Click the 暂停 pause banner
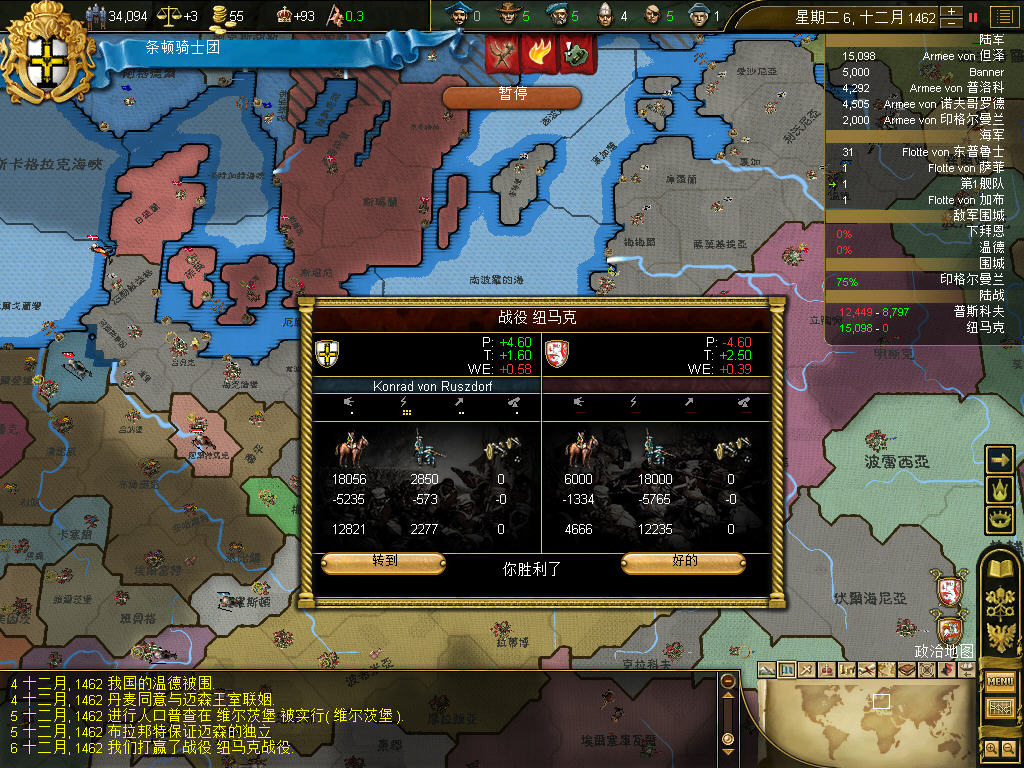The width and height of the screenshot is (1024, 768). coord(512,96)
